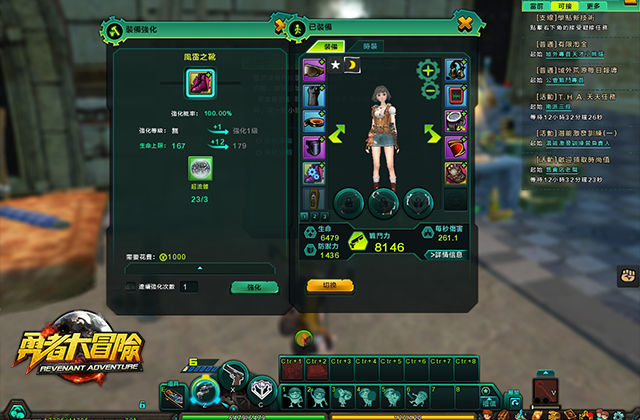Click the fist icon at right edge

pyautogui.click(x=629, y=274)
